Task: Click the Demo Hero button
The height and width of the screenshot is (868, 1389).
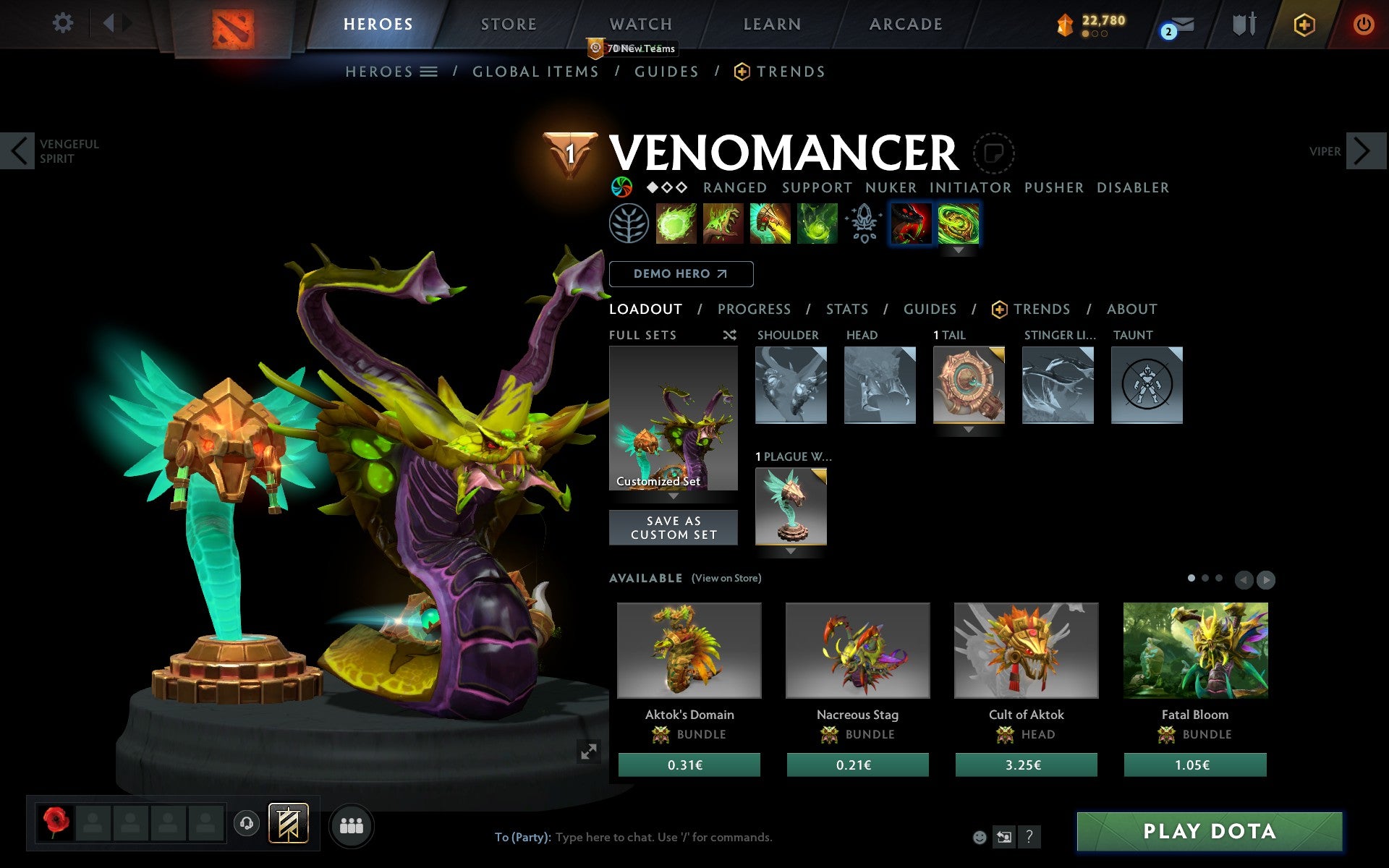Action: (x=681, y=274)
